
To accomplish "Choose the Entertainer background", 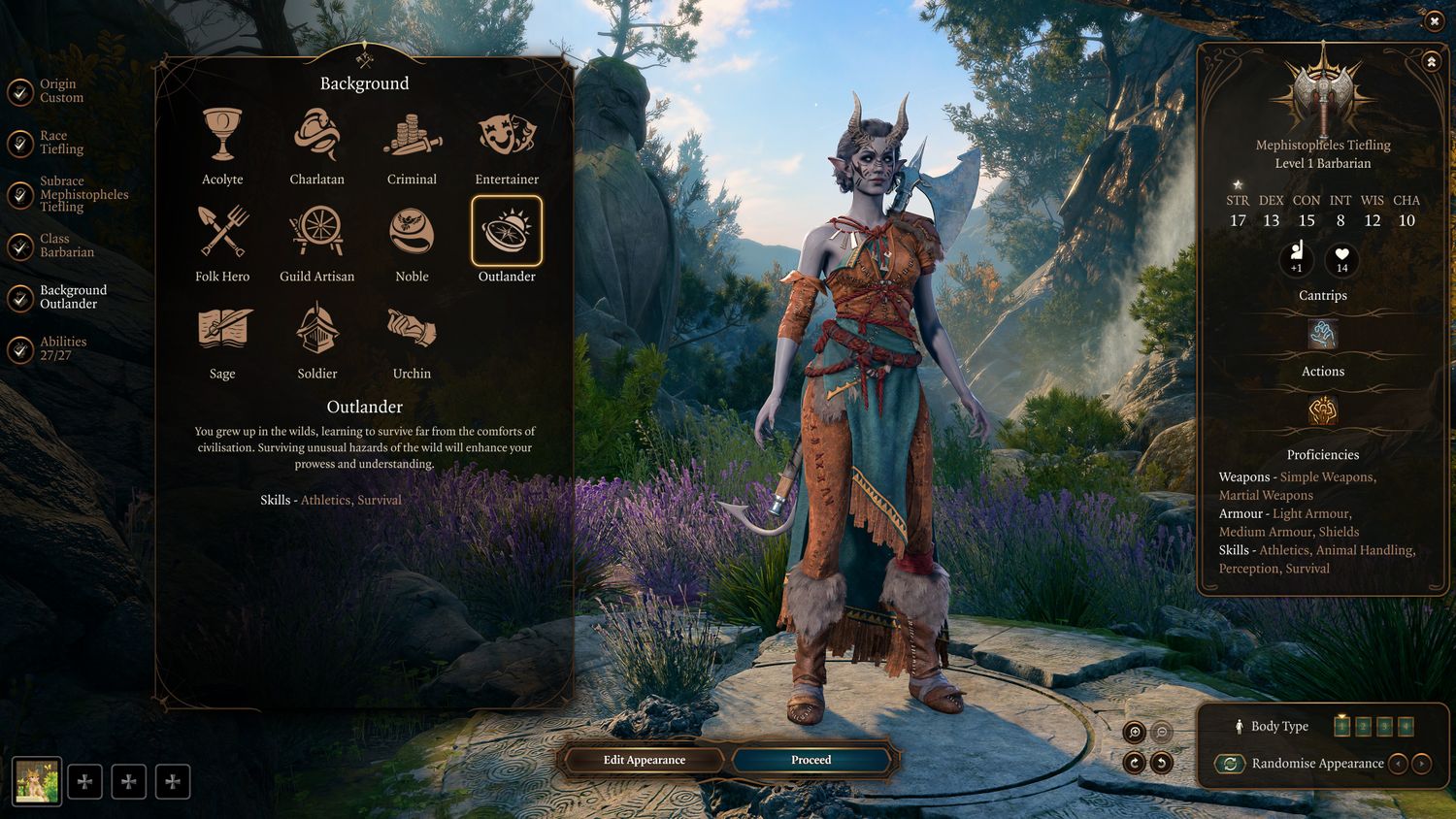I will (507, 136).
